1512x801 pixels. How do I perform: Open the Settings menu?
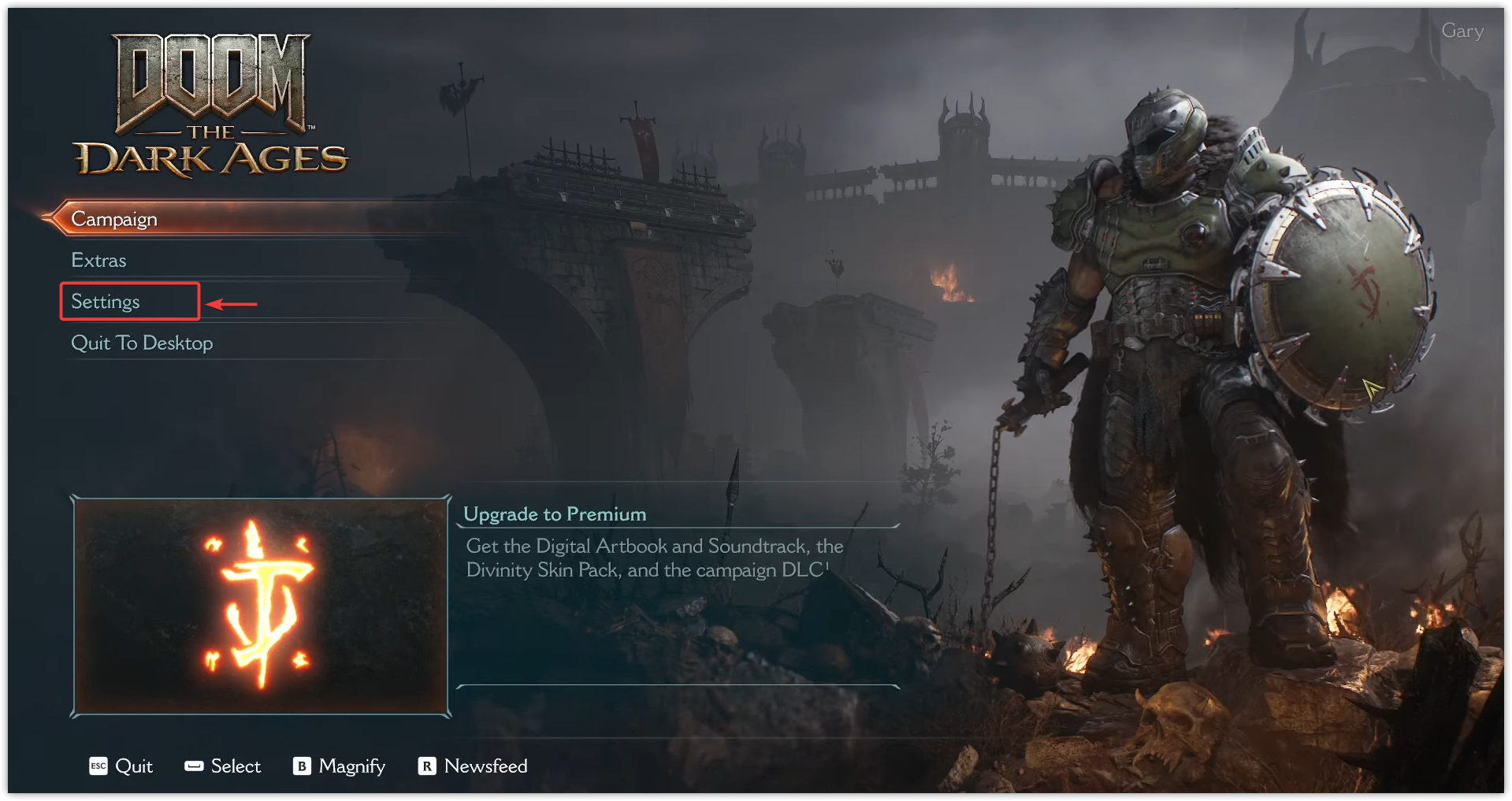[106, 302]
